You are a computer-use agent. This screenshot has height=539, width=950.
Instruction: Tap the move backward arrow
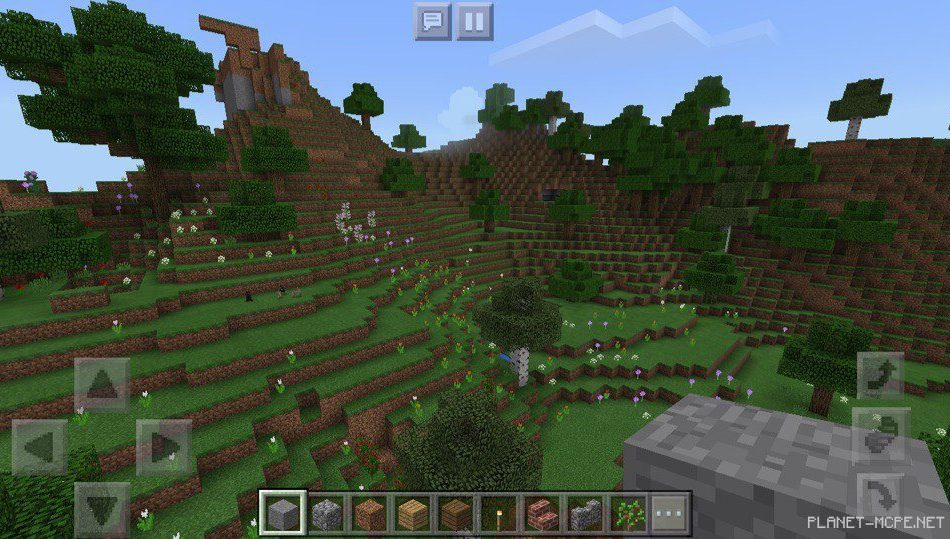point(101,508)
